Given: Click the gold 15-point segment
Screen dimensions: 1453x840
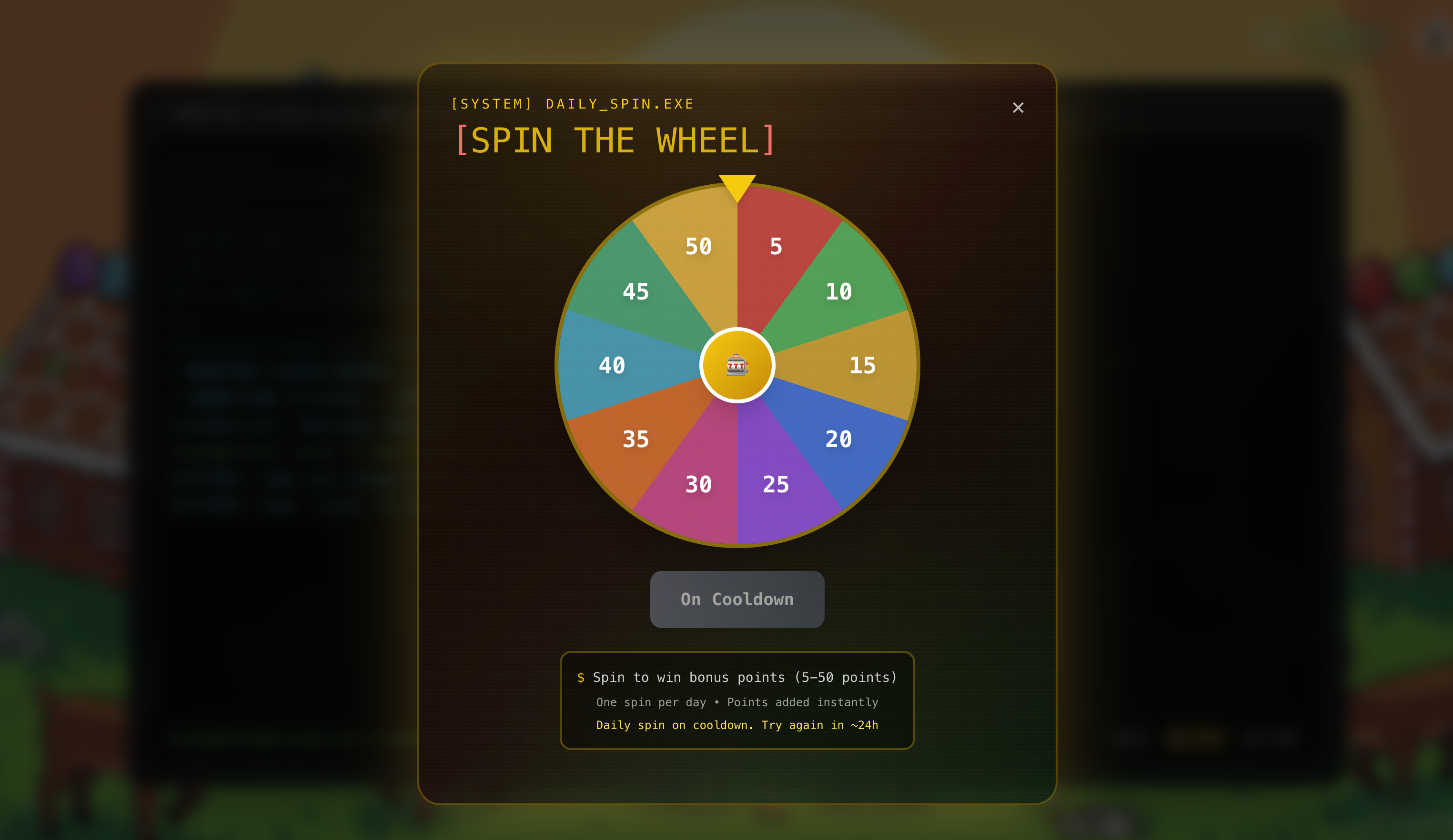Looking at the screenshot, I should (861, 364).
